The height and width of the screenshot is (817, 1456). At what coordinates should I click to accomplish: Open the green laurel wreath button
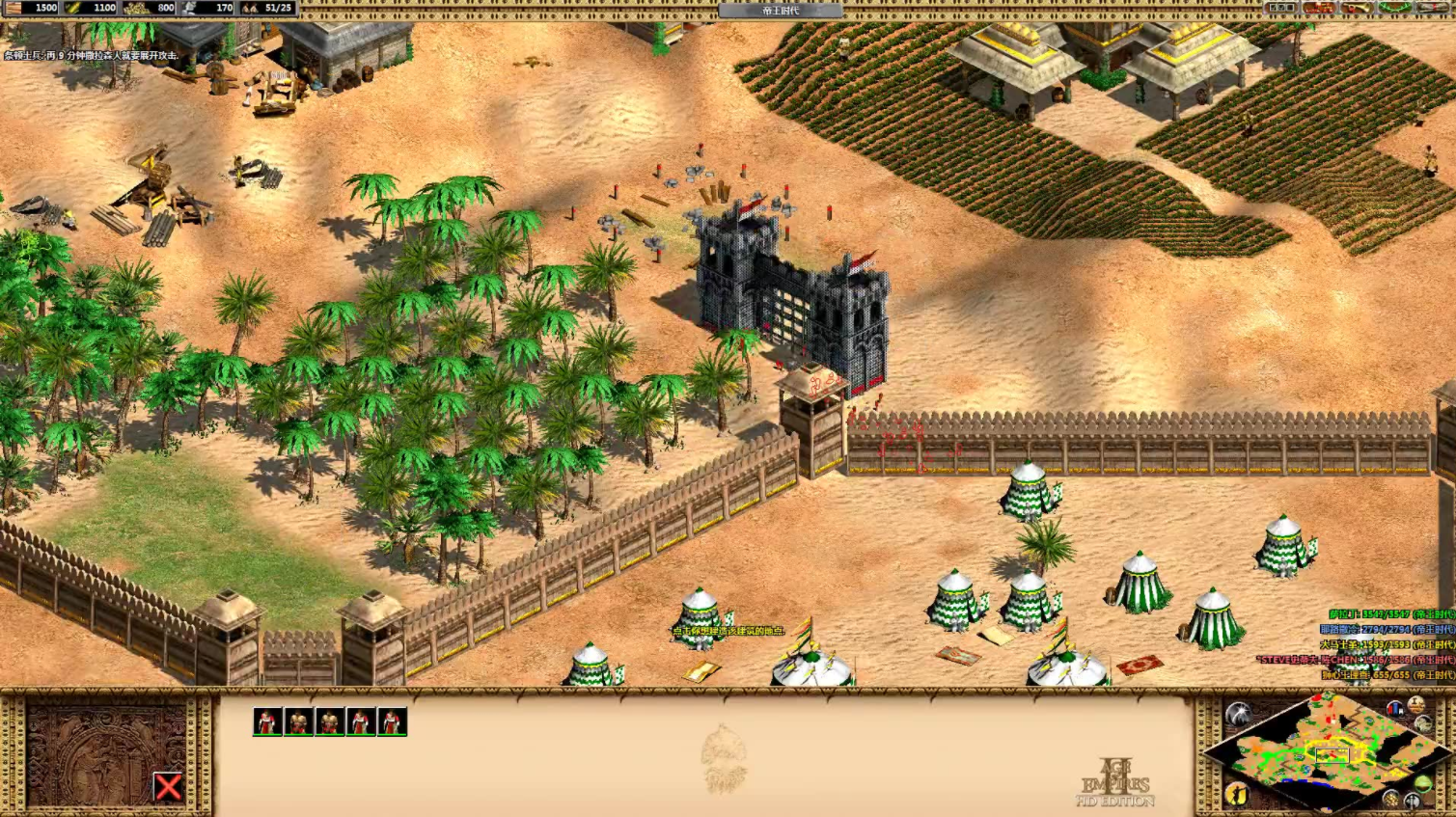click(1395, 8)
